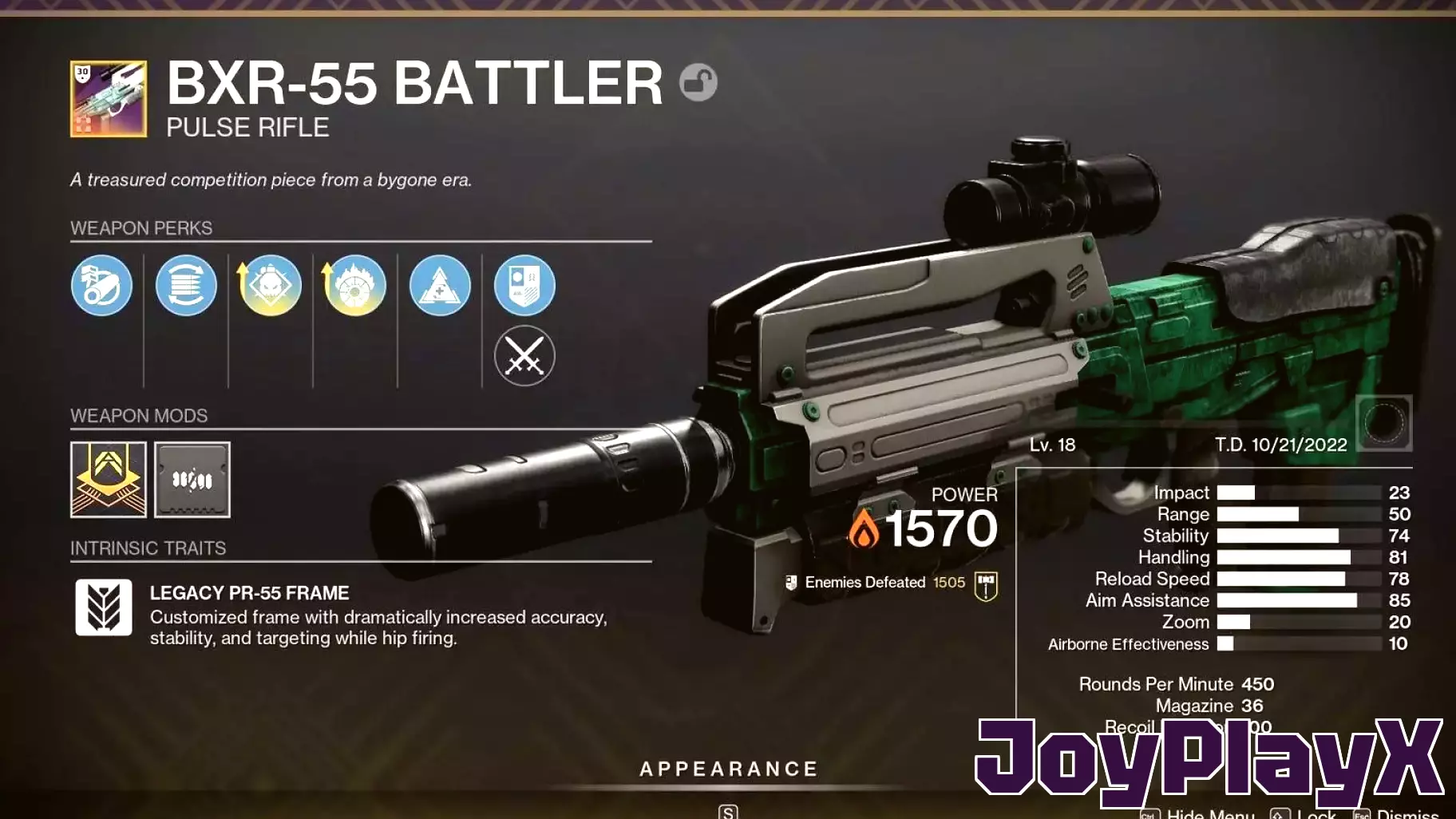Toggle the weapon lock padlock icon

coord(698,81)
